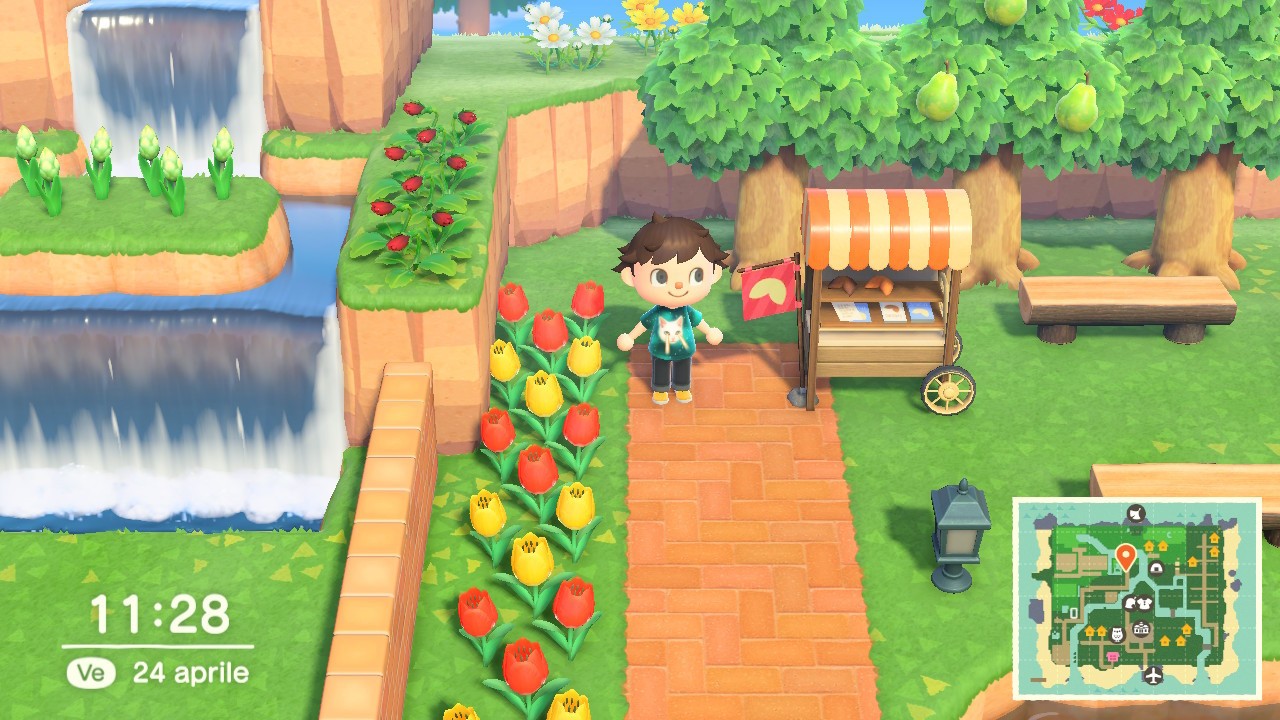Click the airport airplane marker on the map
Screen dimensions: 1280x720
(x=1153, y=675)
